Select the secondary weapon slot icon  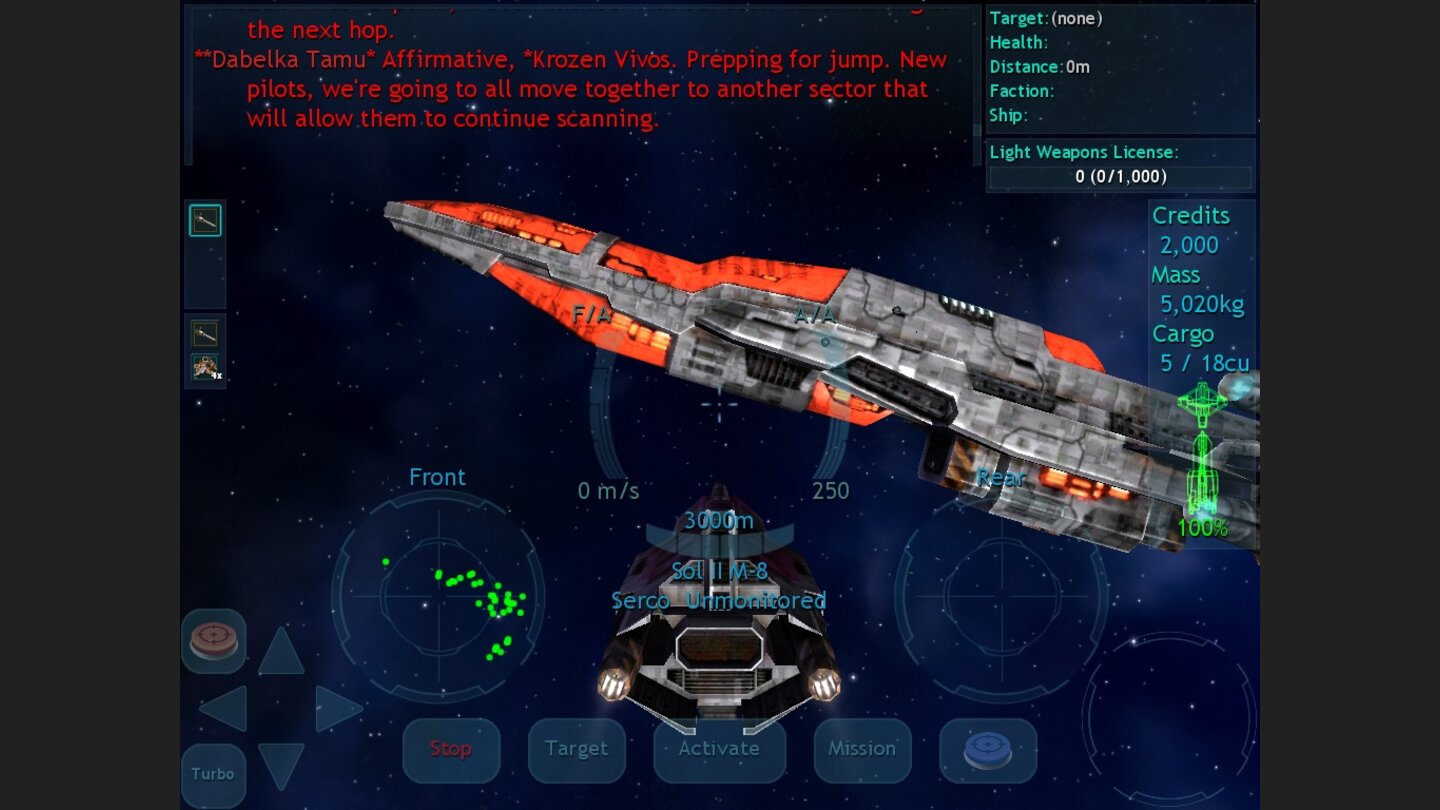point(205,333)
